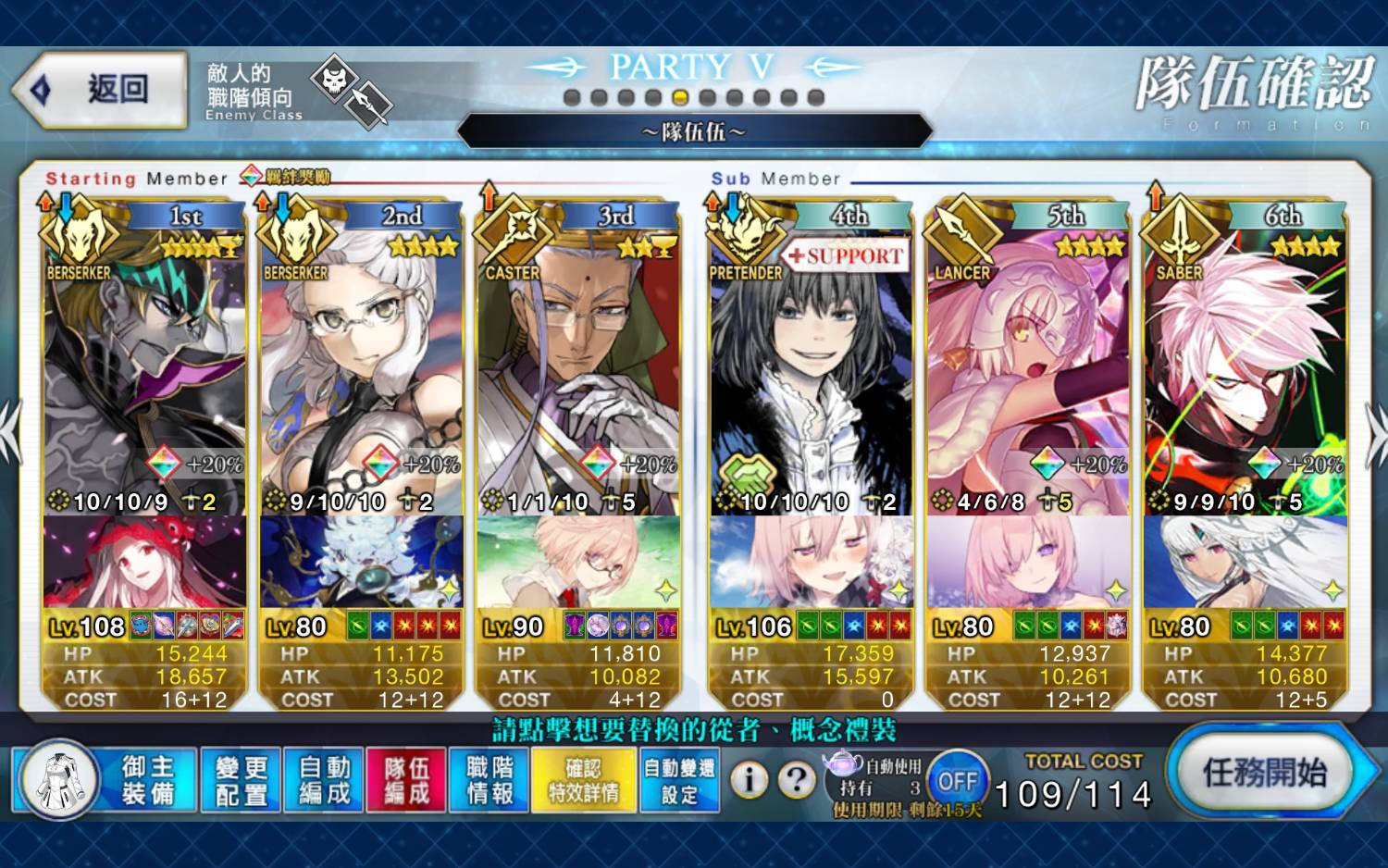Show 職階情報 class info
The height and width of the screenshot is (868, 1388).
490,780
